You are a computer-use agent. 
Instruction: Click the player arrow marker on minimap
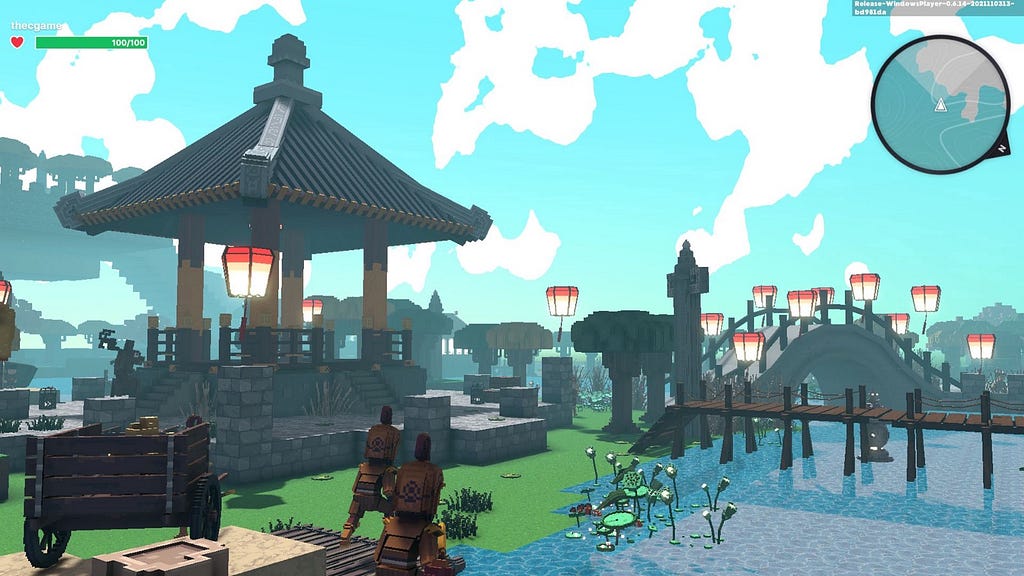(x=940, y=105)
